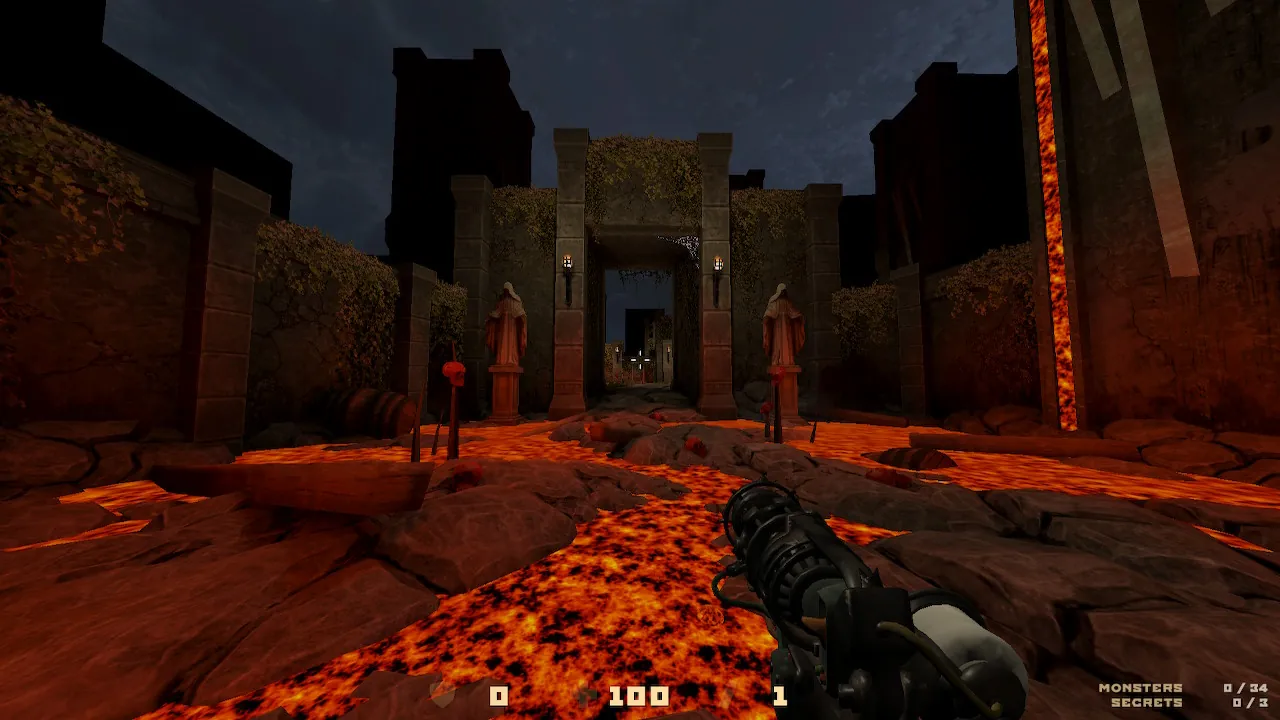The image size is (1280, 720).
Task: Click the stone archway entrance opening
Action: point(645,320)
